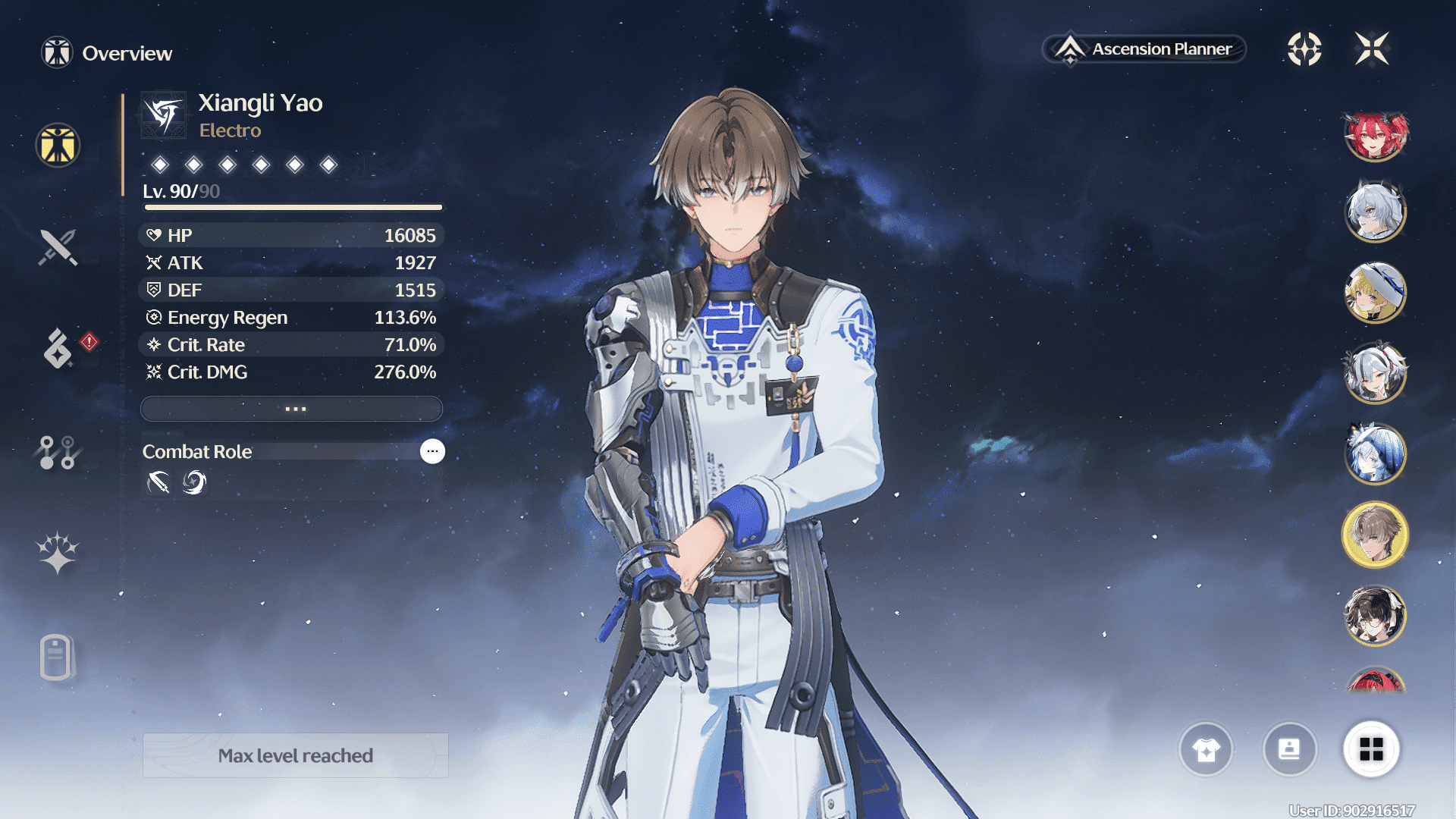
Task: Open the character file tab
Action: tap(56, 657)
